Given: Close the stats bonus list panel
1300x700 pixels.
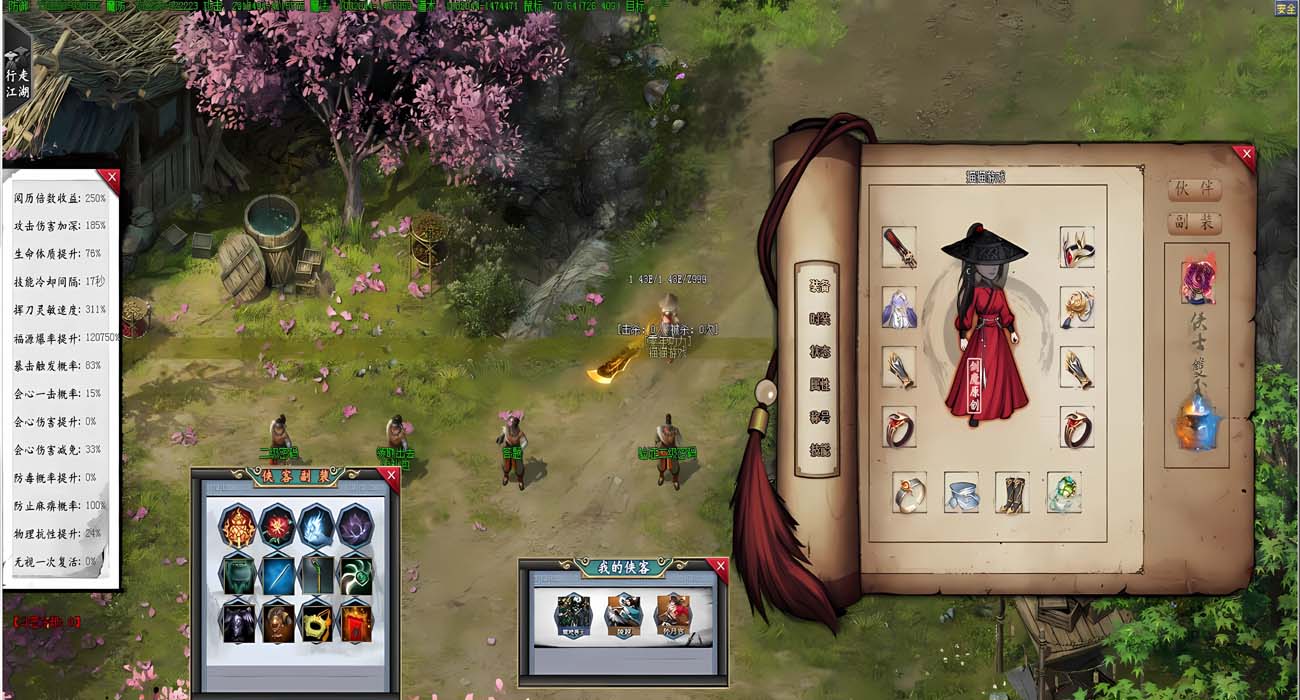Looking at the screenshot, I should (x=110, y=179).
